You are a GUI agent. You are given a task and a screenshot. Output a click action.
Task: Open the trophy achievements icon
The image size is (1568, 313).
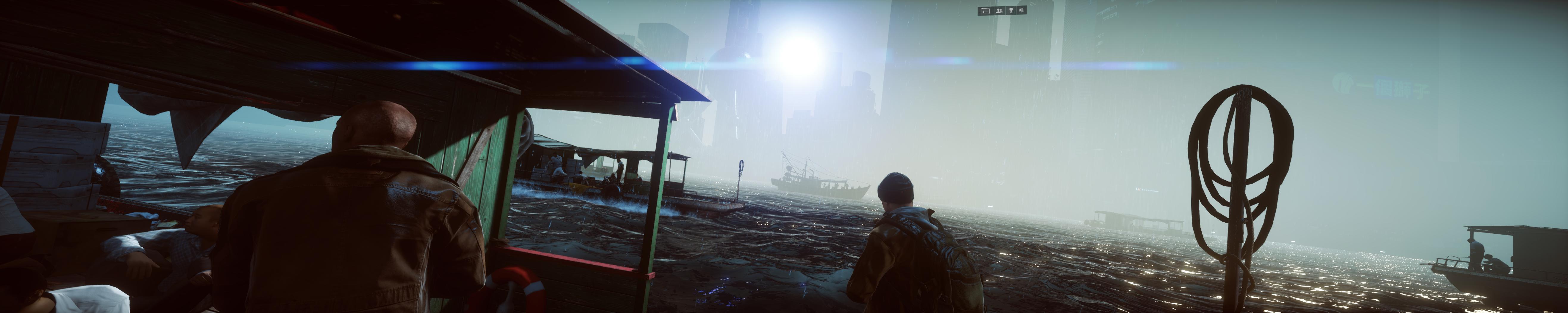[x=1011, y=10]
